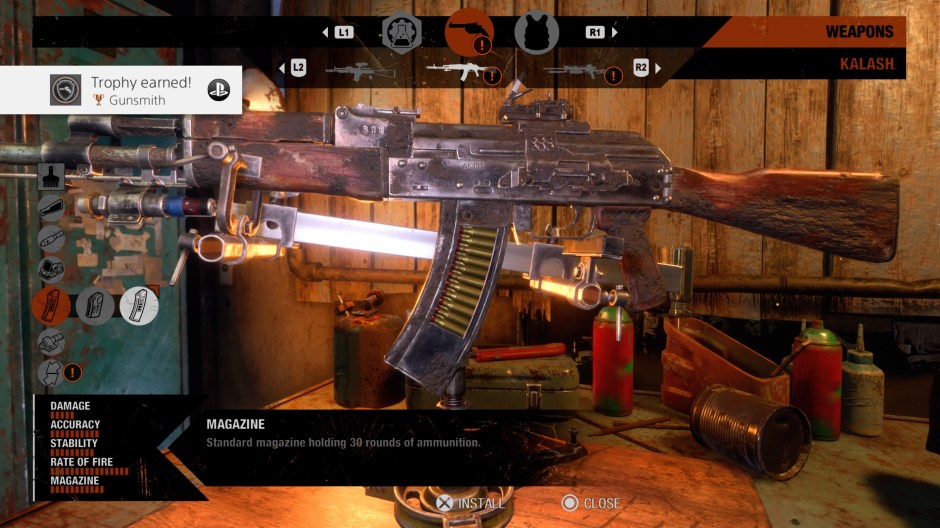Pick the third weapon silhouette with alert
This screenshot has width=940, height=528.
[x=577, y=70]
